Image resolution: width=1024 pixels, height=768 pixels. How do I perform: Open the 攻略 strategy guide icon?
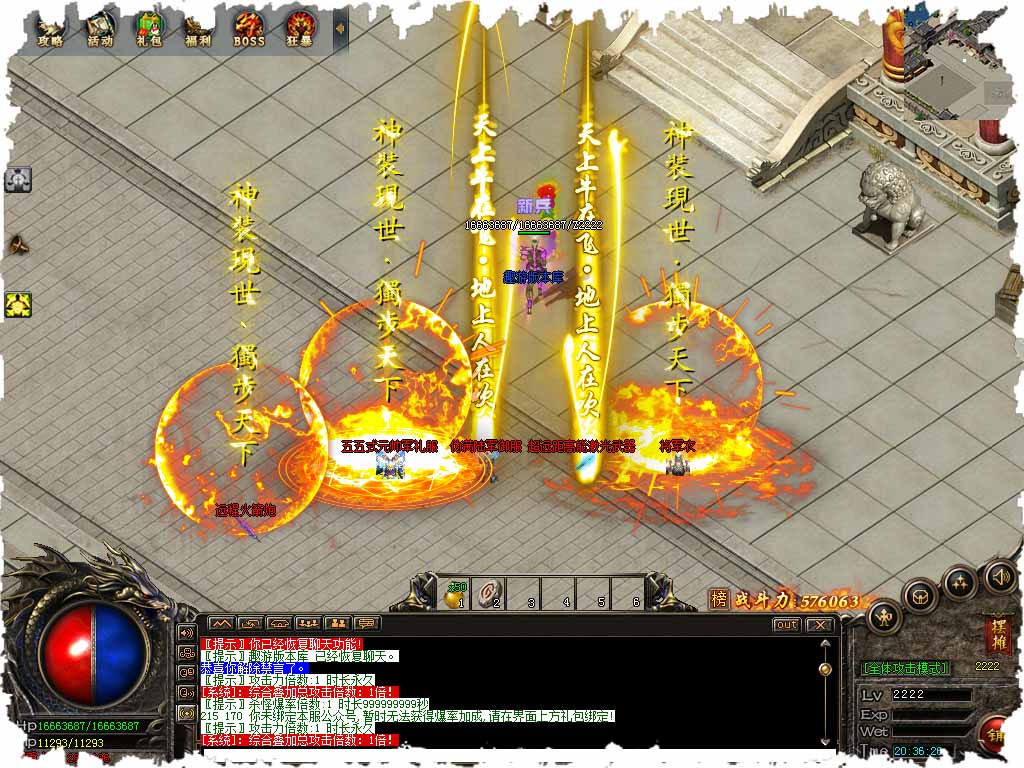pyautogui.click(x=49, y=29)
